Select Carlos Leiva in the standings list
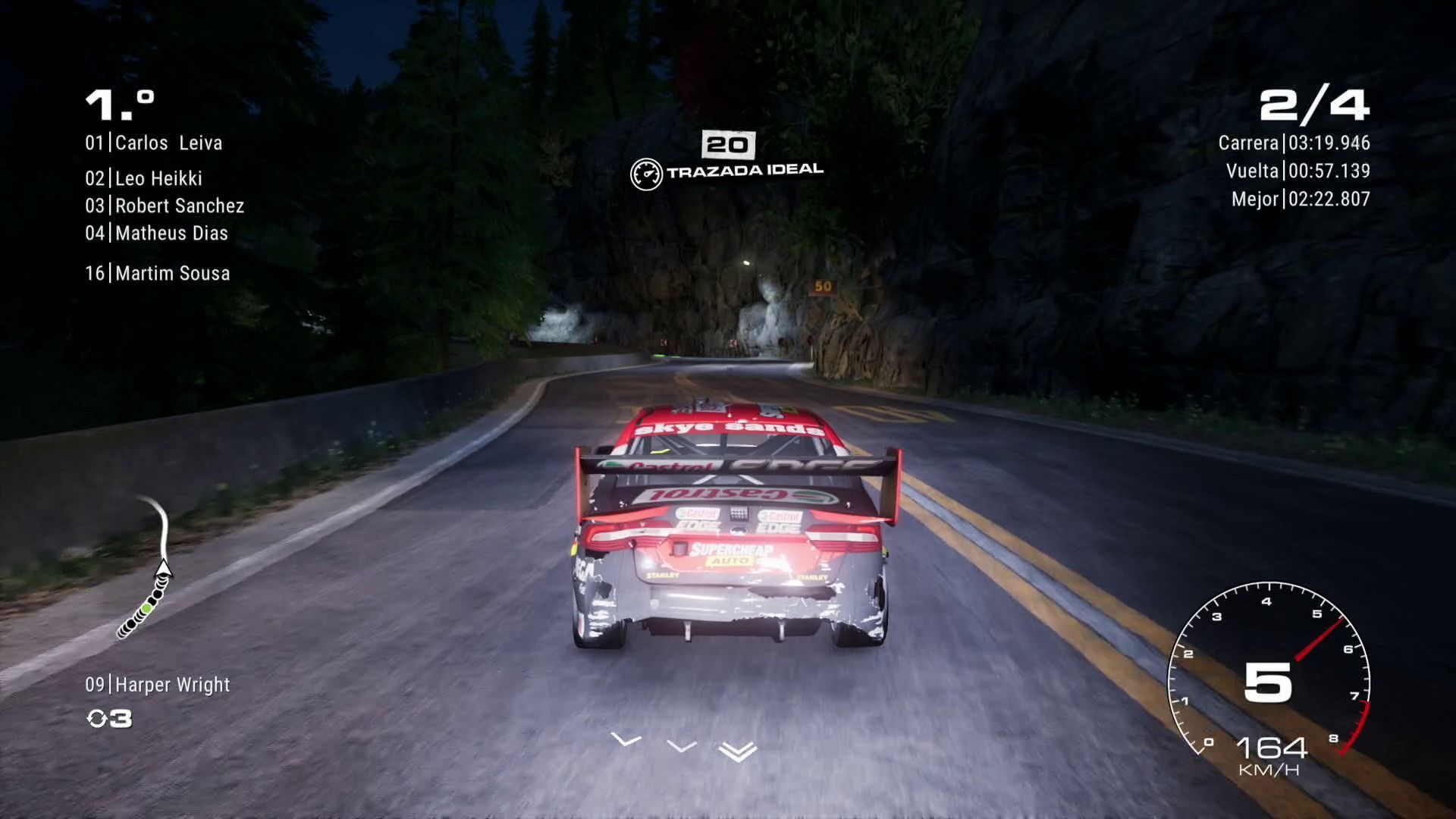The image size is (1456, 819). click(x=154, y=143)
